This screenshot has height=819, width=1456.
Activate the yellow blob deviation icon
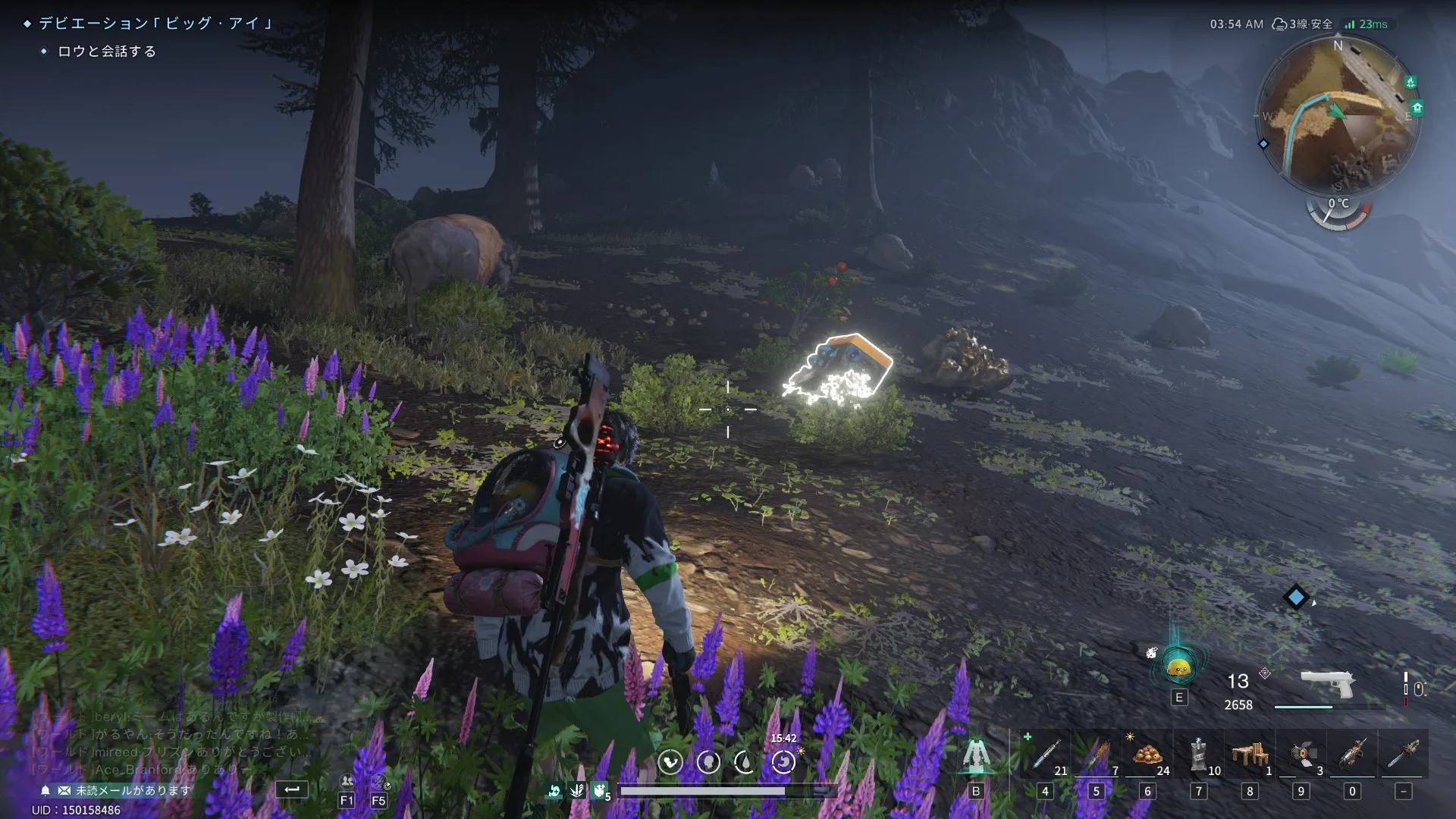click(x=1178, y=668)
